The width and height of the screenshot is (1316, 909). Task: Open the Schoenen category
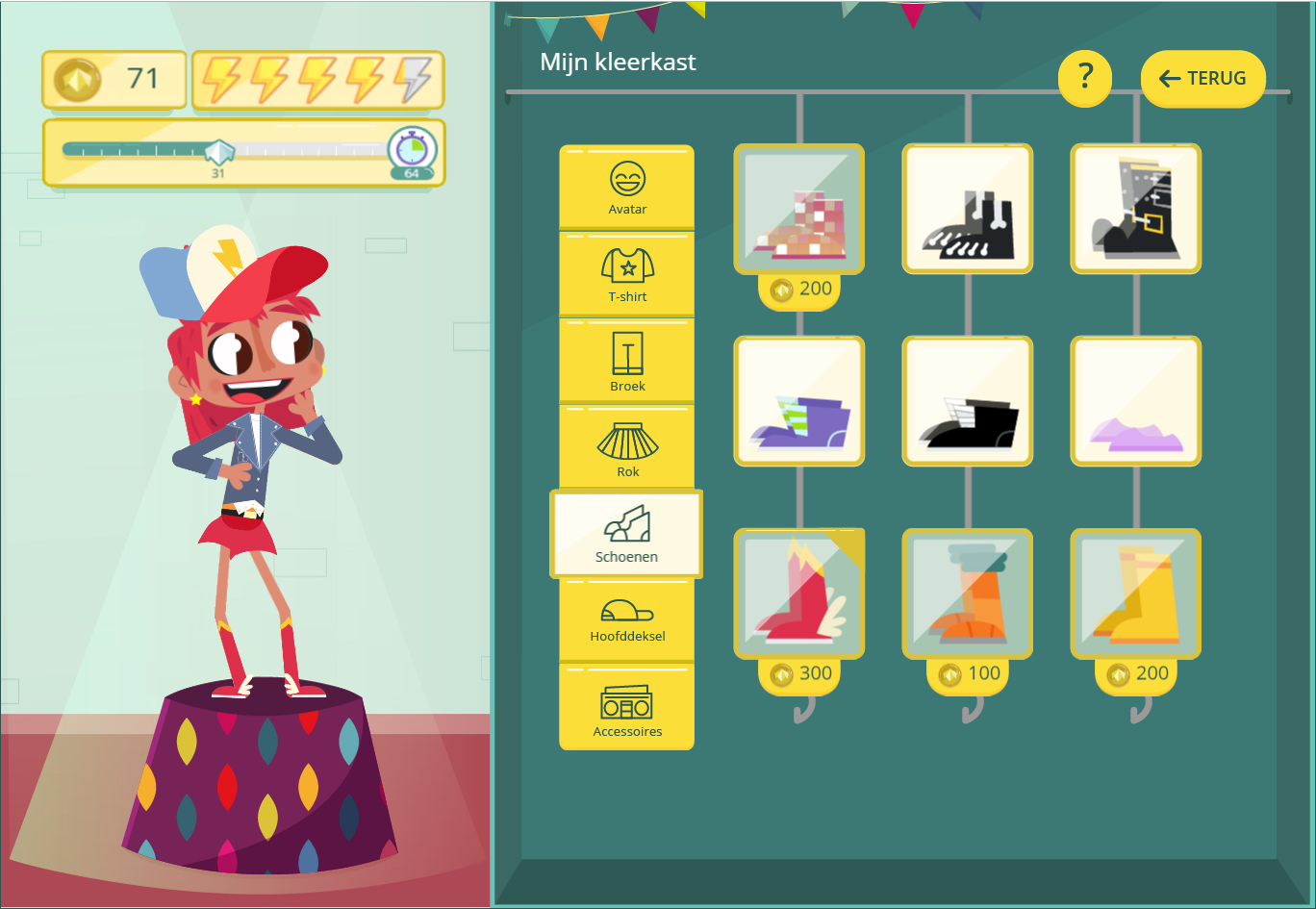point(626,534)
